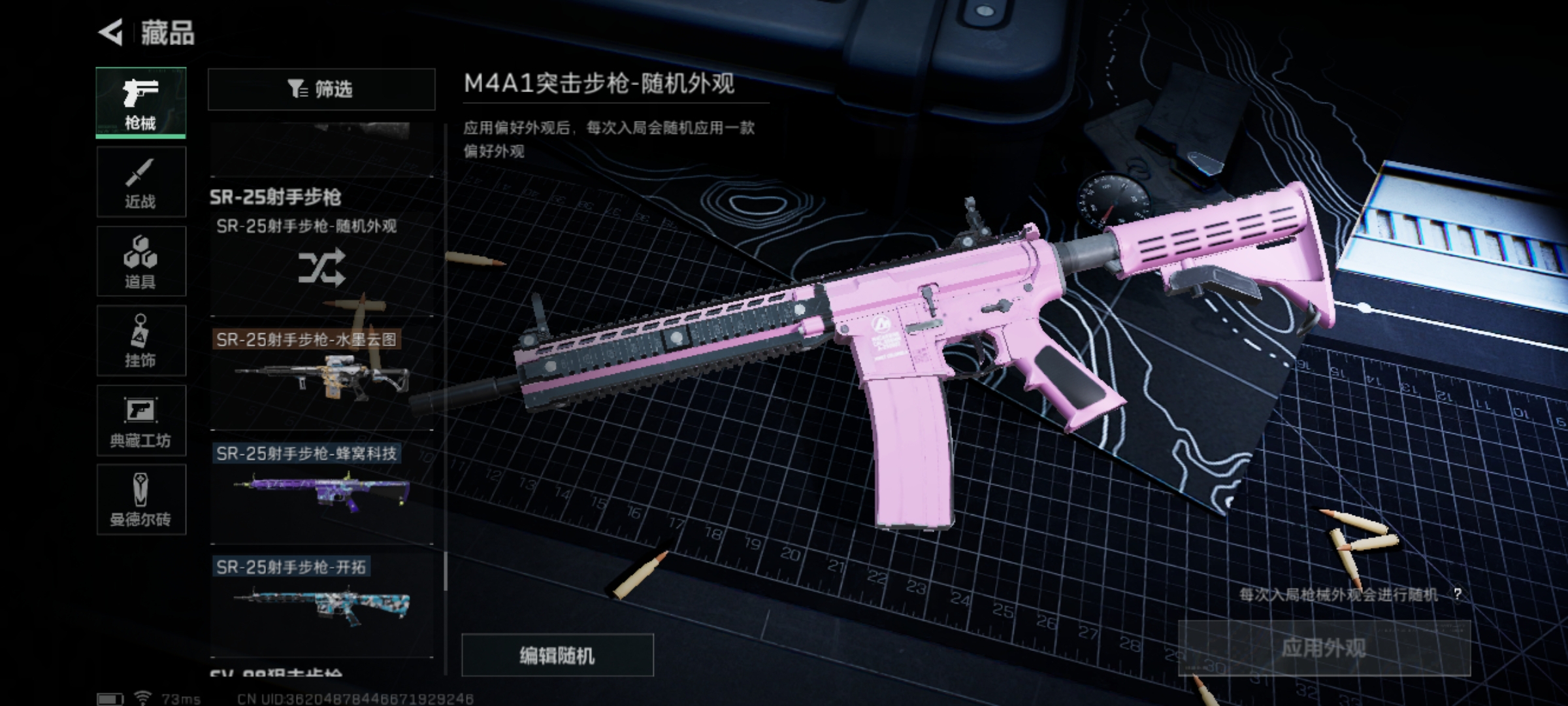This screenshot has width=1568, height=706.
Task: Show the 挂饰 charms category
Action: [140, 341]
